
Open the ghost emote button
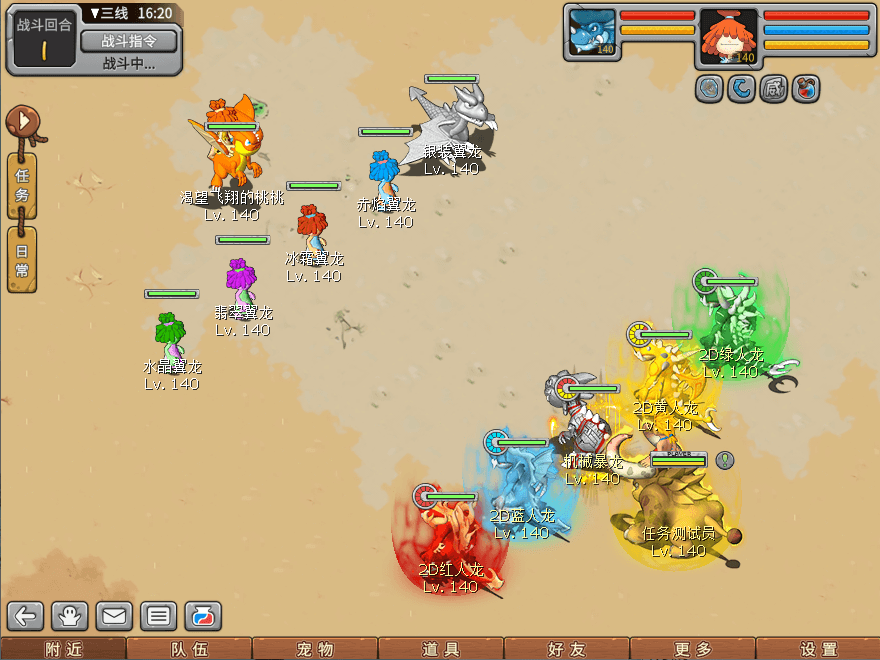71,616
